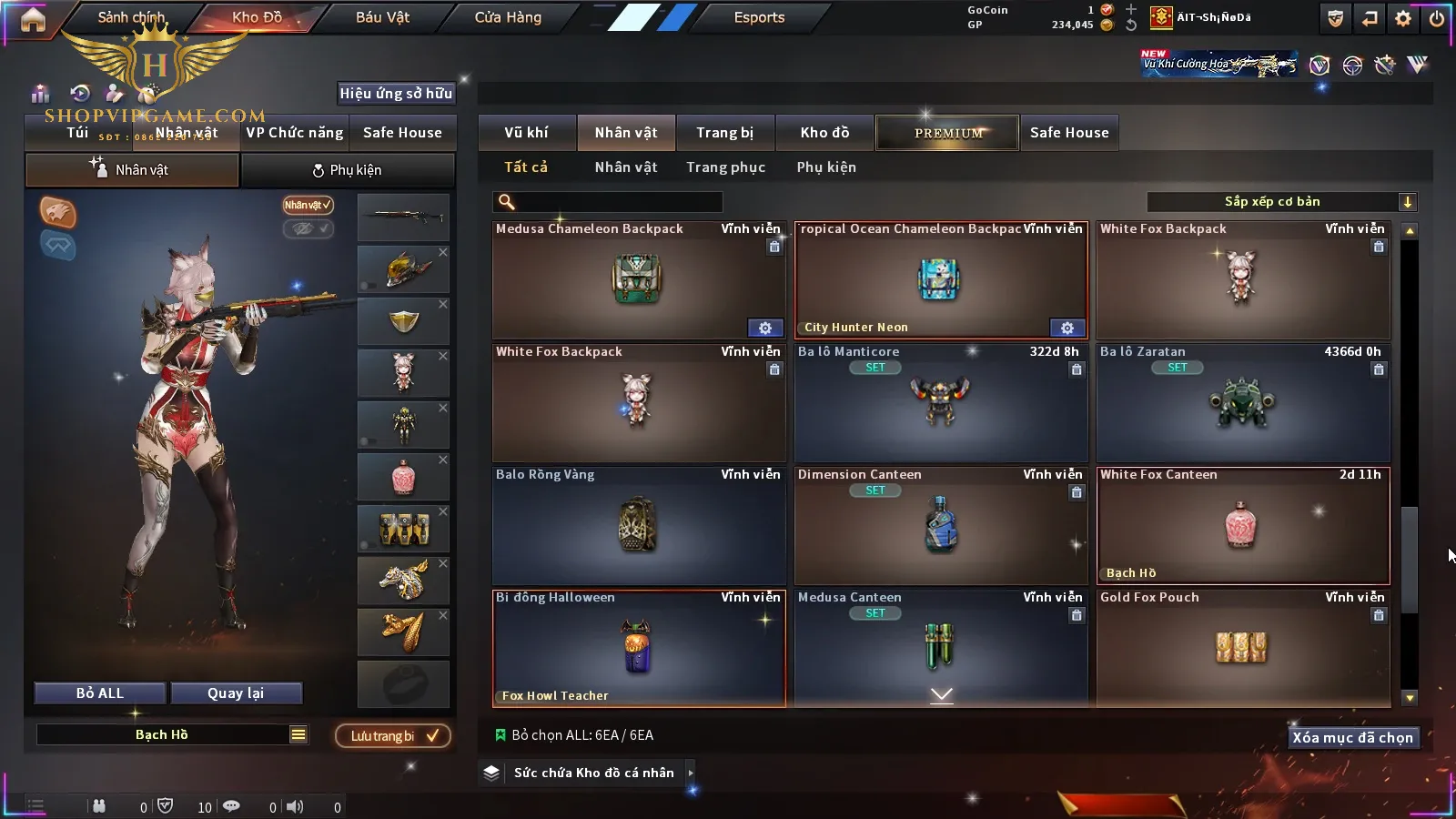Open the settings gear icon
The image size is (1456, 819).
1403,18
